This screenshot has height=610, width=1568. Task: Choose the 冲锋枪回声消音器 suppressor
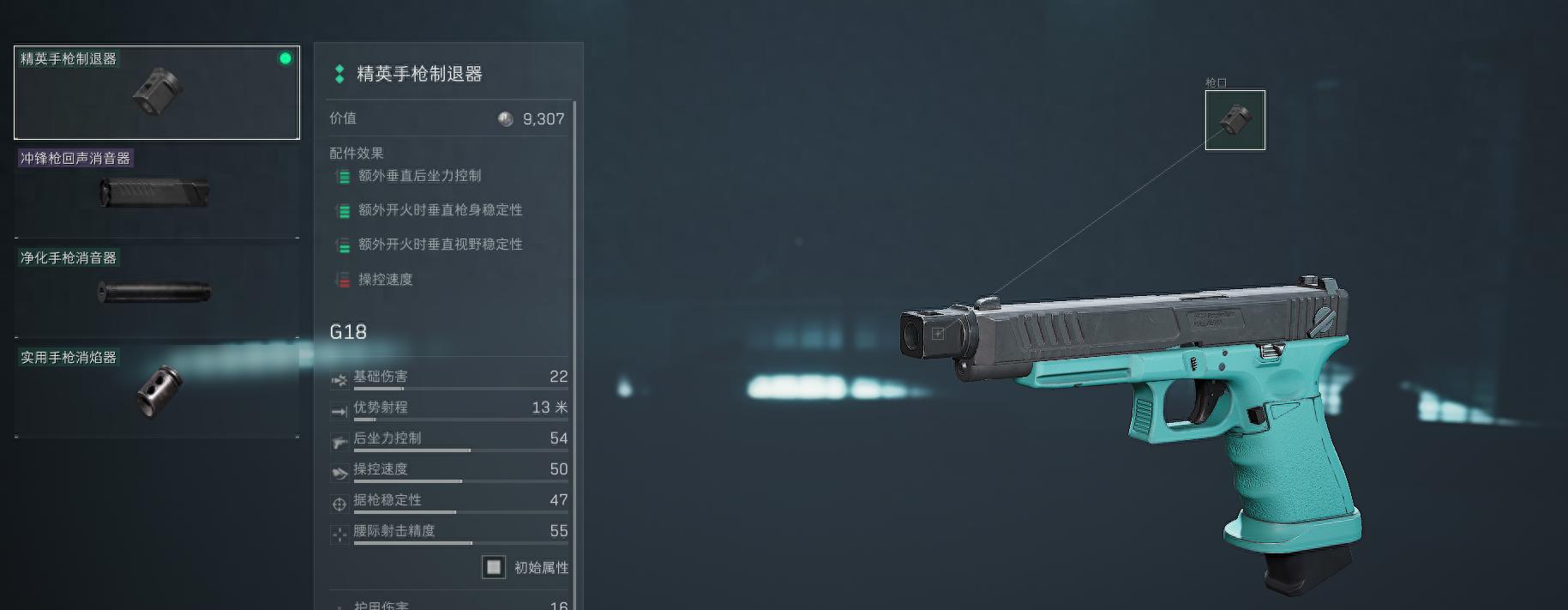(x=157, y=192)
